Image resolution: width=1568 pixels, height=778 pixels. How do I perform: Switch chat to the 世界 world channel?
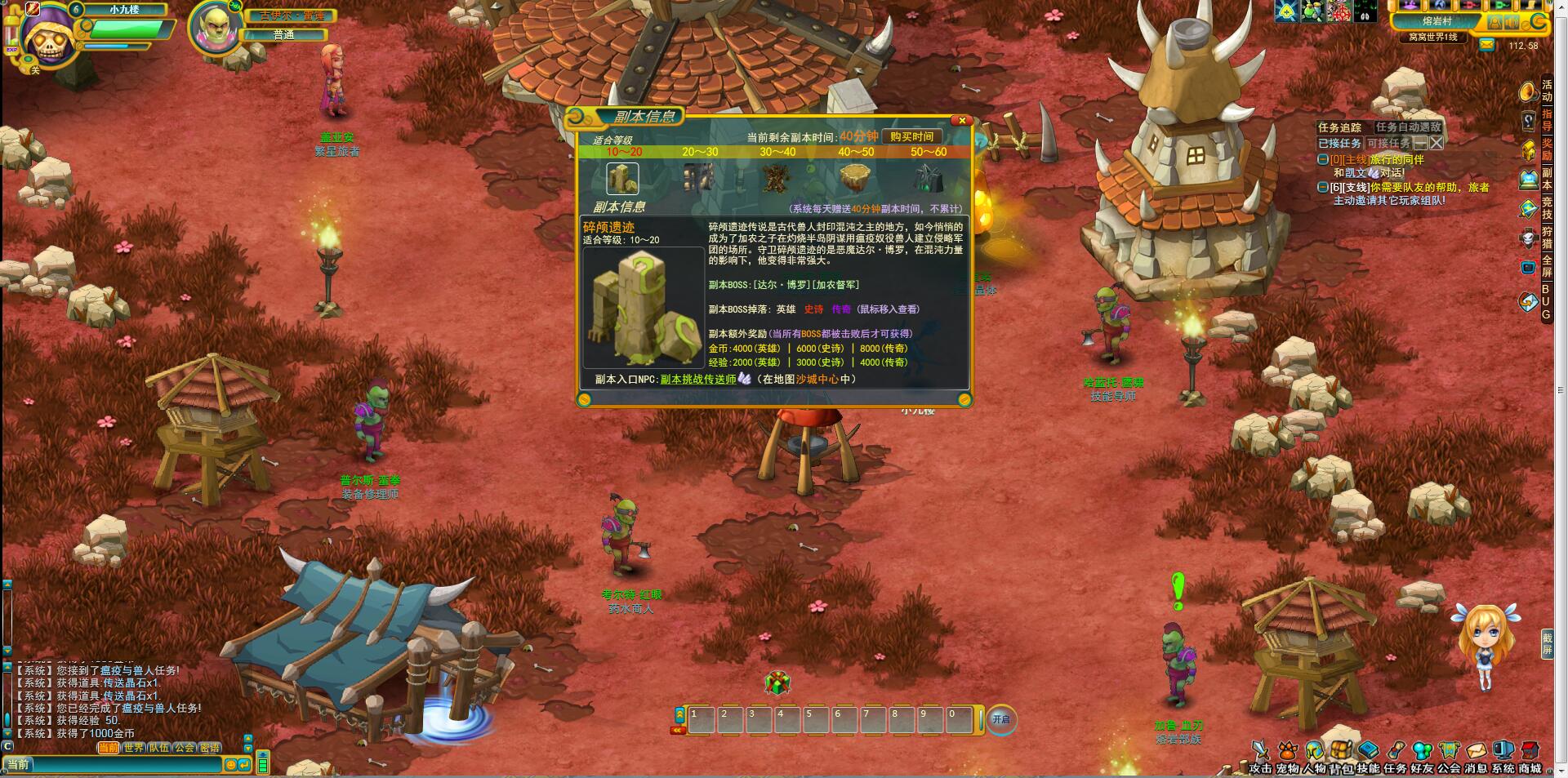click(x=134, y=748)
